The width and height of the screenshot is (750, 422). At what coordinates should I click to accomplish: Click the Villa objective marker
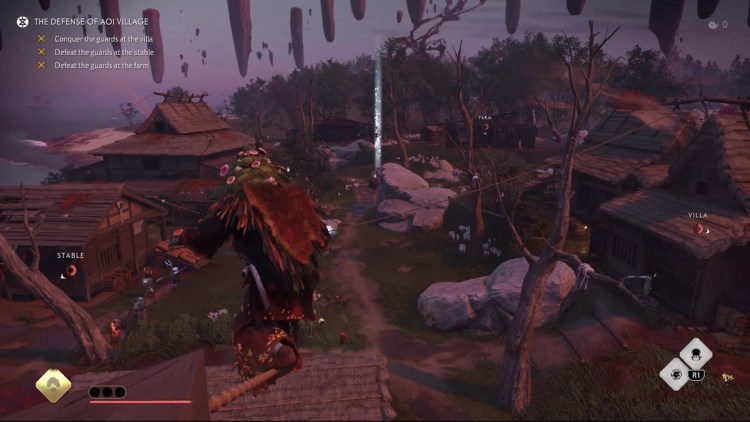(x=699, y=229)
